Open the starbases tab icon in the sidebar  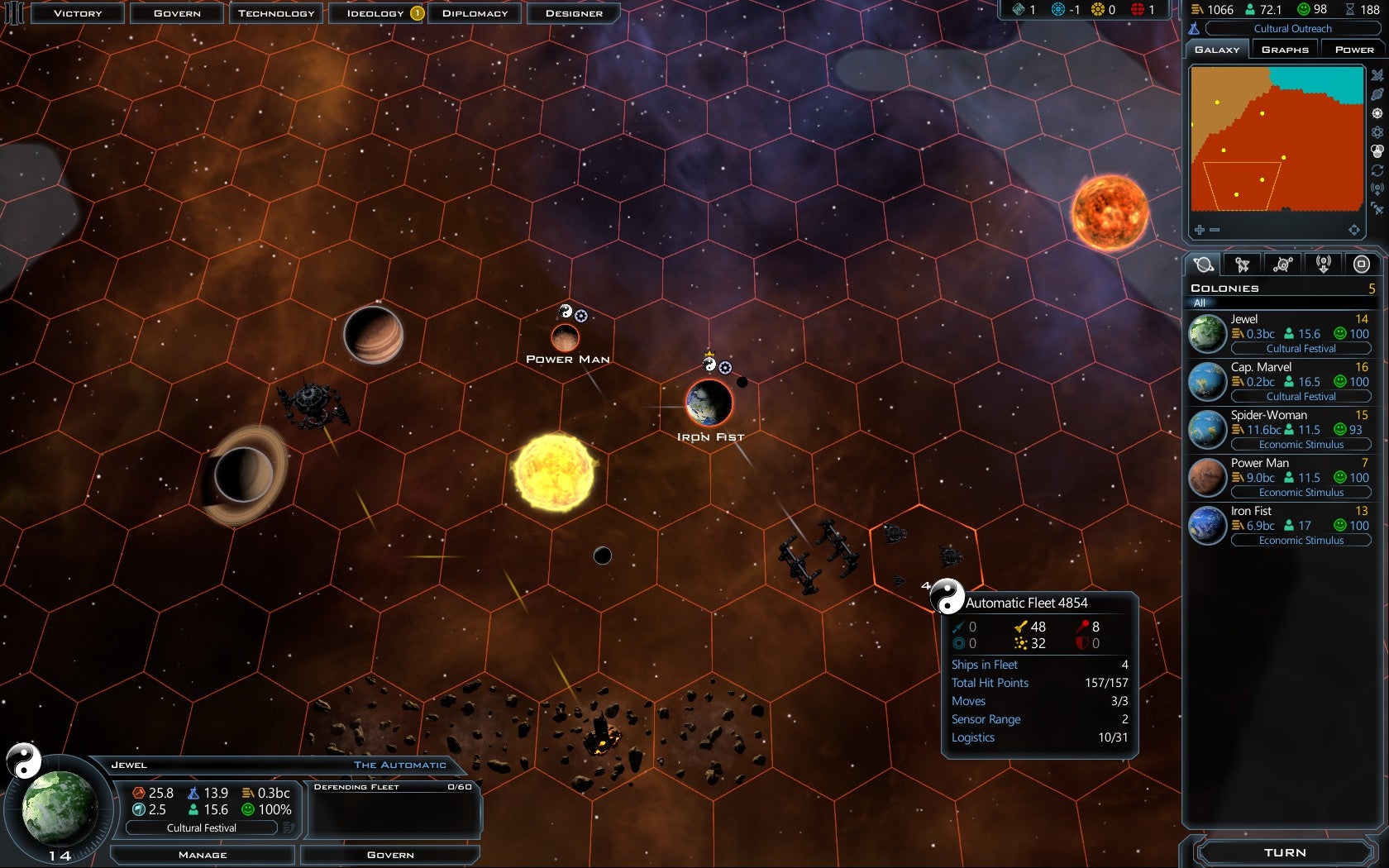[x=1283, y=264]
